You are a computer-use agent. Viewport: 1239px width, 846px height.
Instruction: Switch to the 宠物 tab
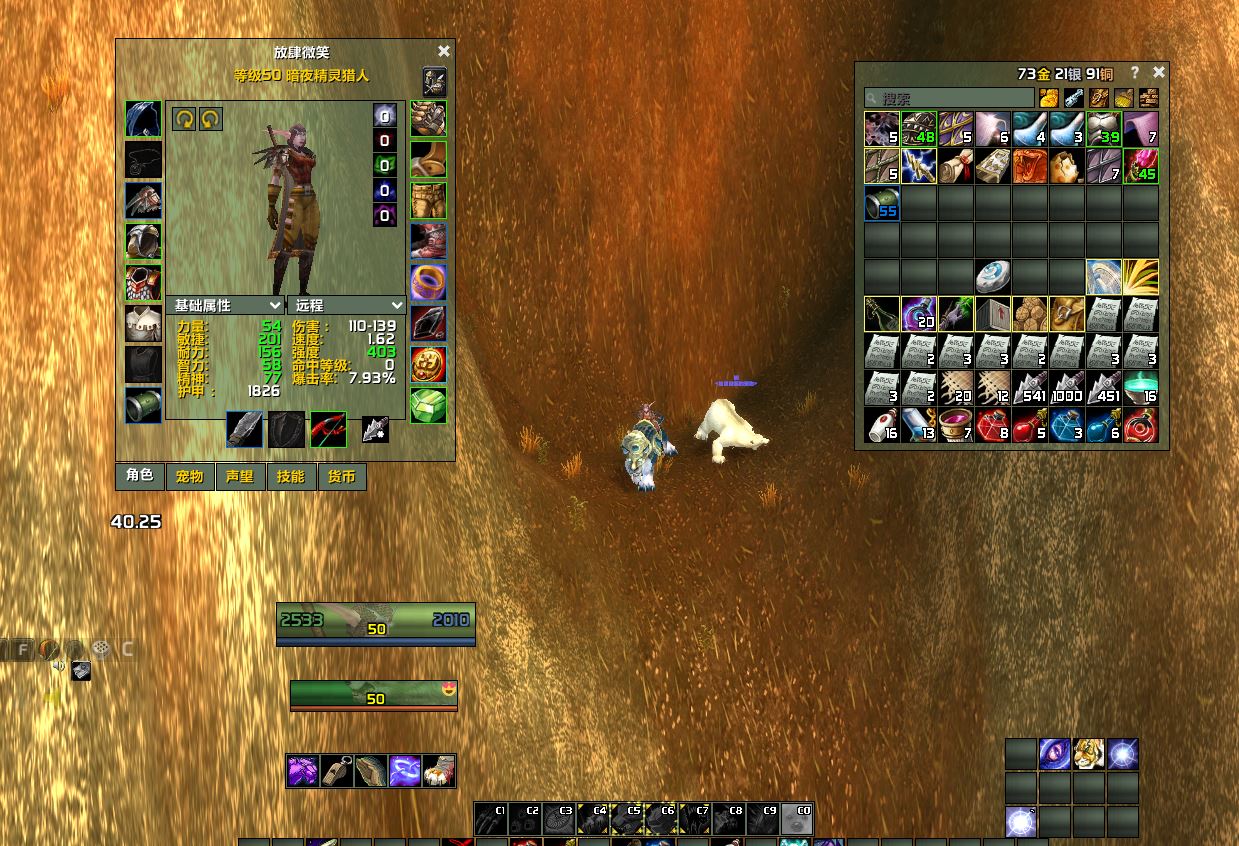pos(189,476)
